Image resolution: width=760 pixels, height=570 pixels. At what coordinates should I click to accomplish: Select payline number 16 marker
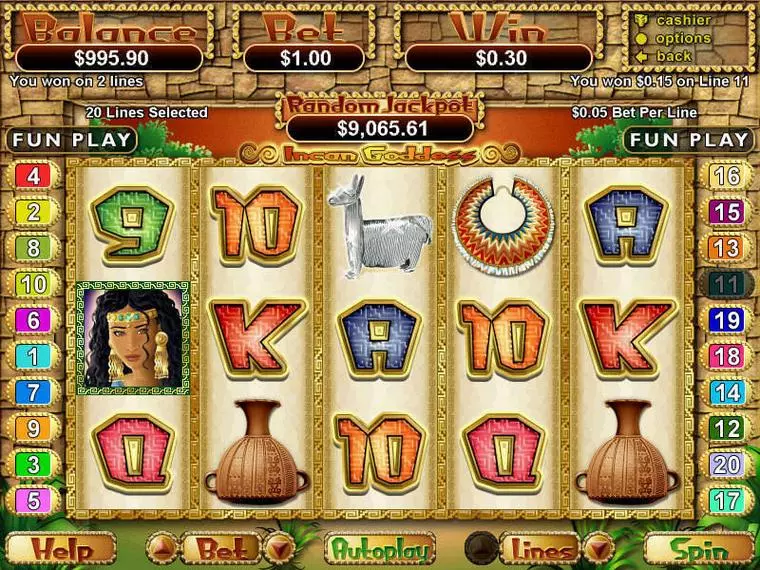click(727, 176)
